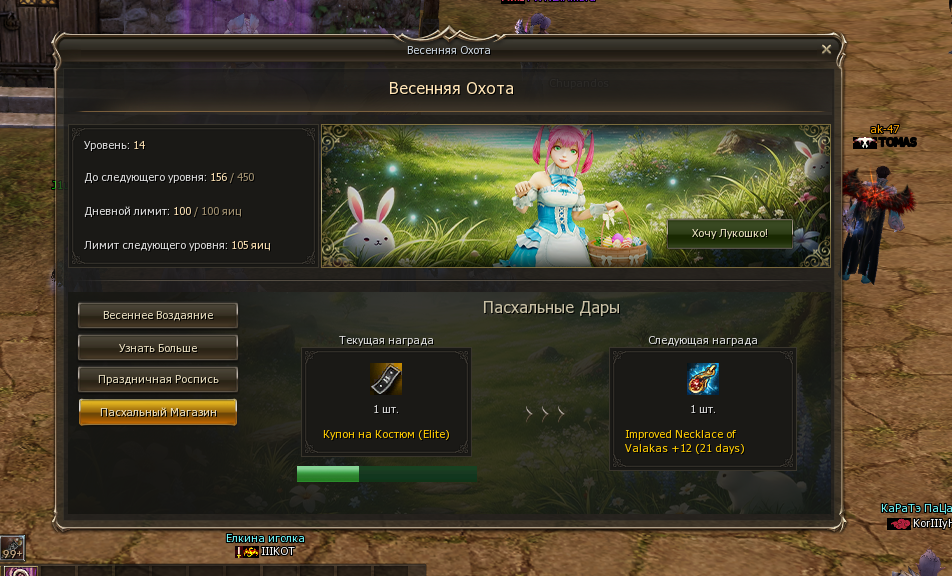Open Весеннее Воздаяние section
Screen dimensions: 952x576
[x=158, y=315]
